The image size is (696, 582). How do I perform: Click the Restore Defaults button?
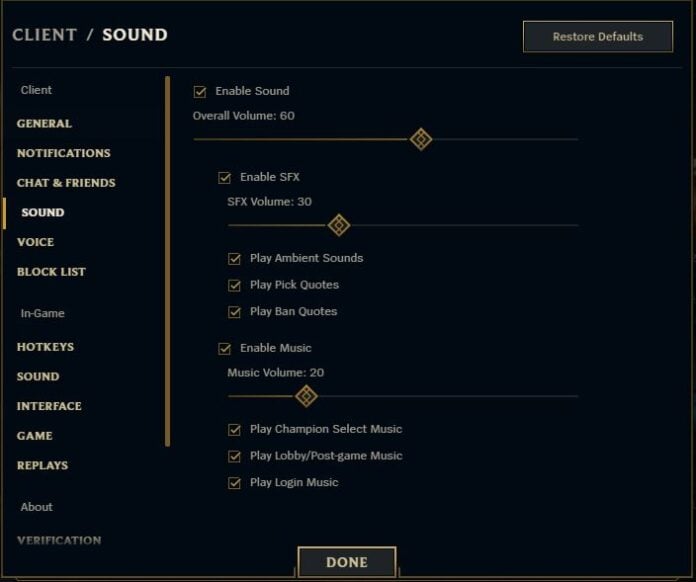coord(597,37)
